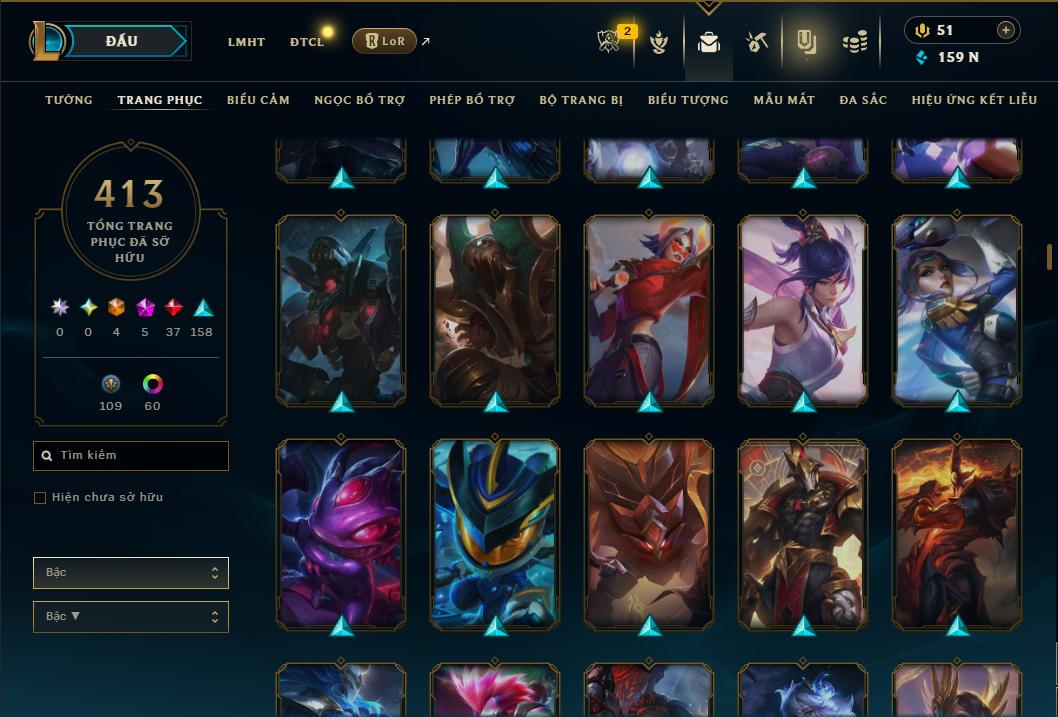The image size is (1058, 717).
Task: Open the BIỂU TƯỢNG tab
Action: click(688, 100)
